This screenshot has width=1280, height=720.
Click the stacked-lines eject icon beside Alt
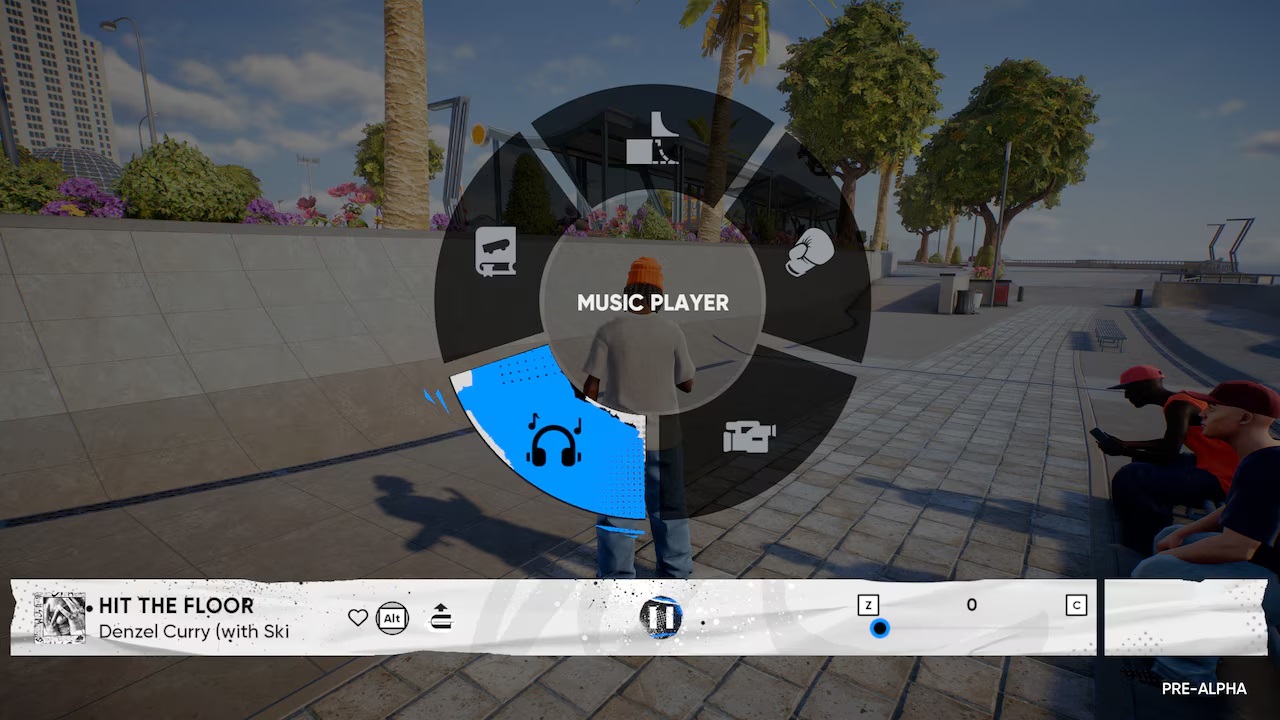(441, 618)
